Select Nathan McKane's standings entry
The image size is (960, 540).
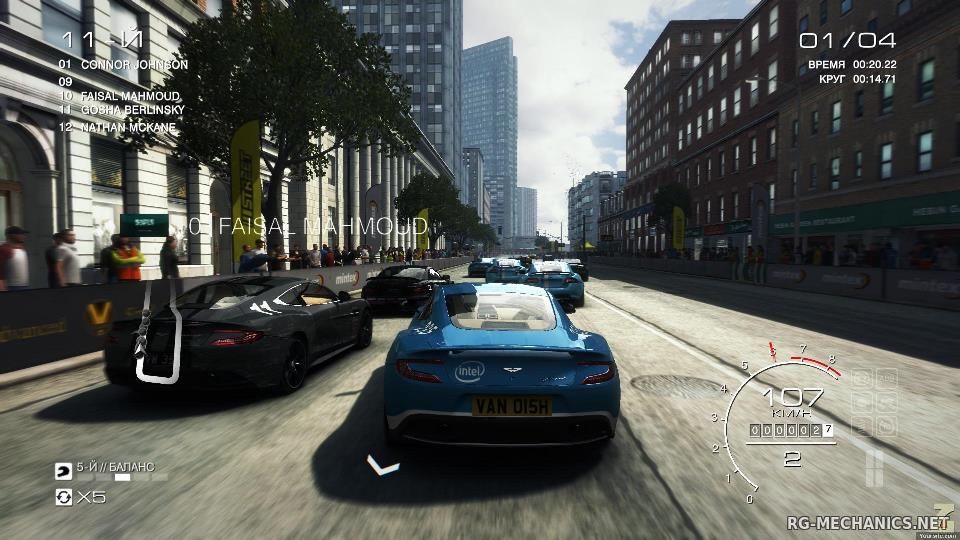118,127
